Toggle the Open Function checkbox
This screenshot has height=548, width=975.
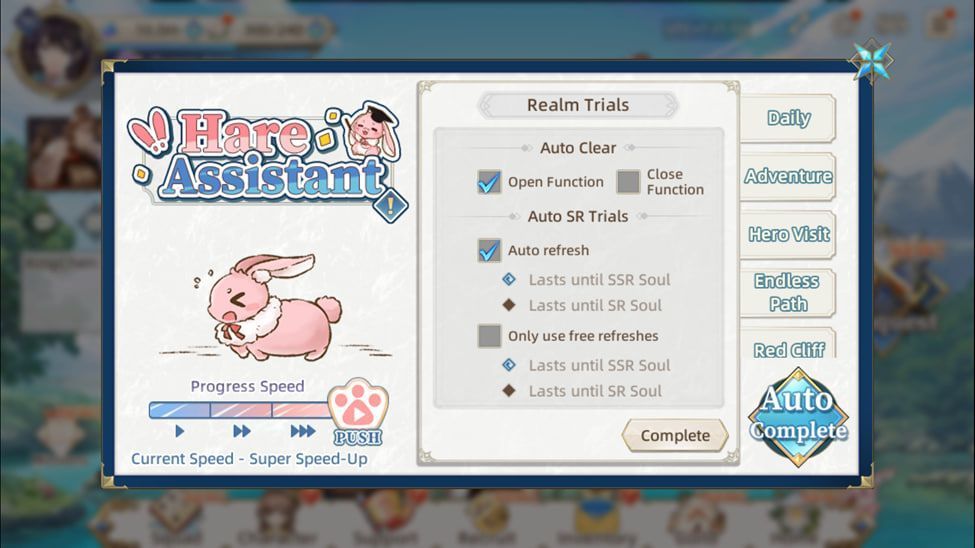(x=489, y=182)
